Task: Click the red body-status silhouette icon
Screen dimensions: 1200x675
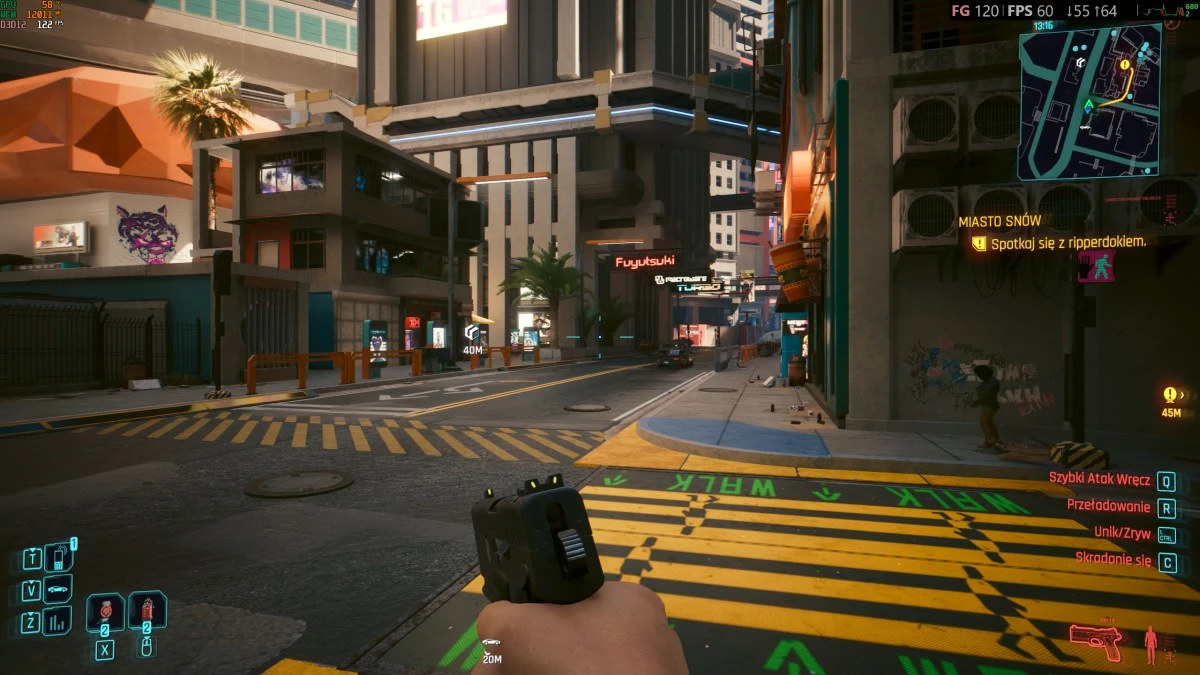Action: (1151, 643)
